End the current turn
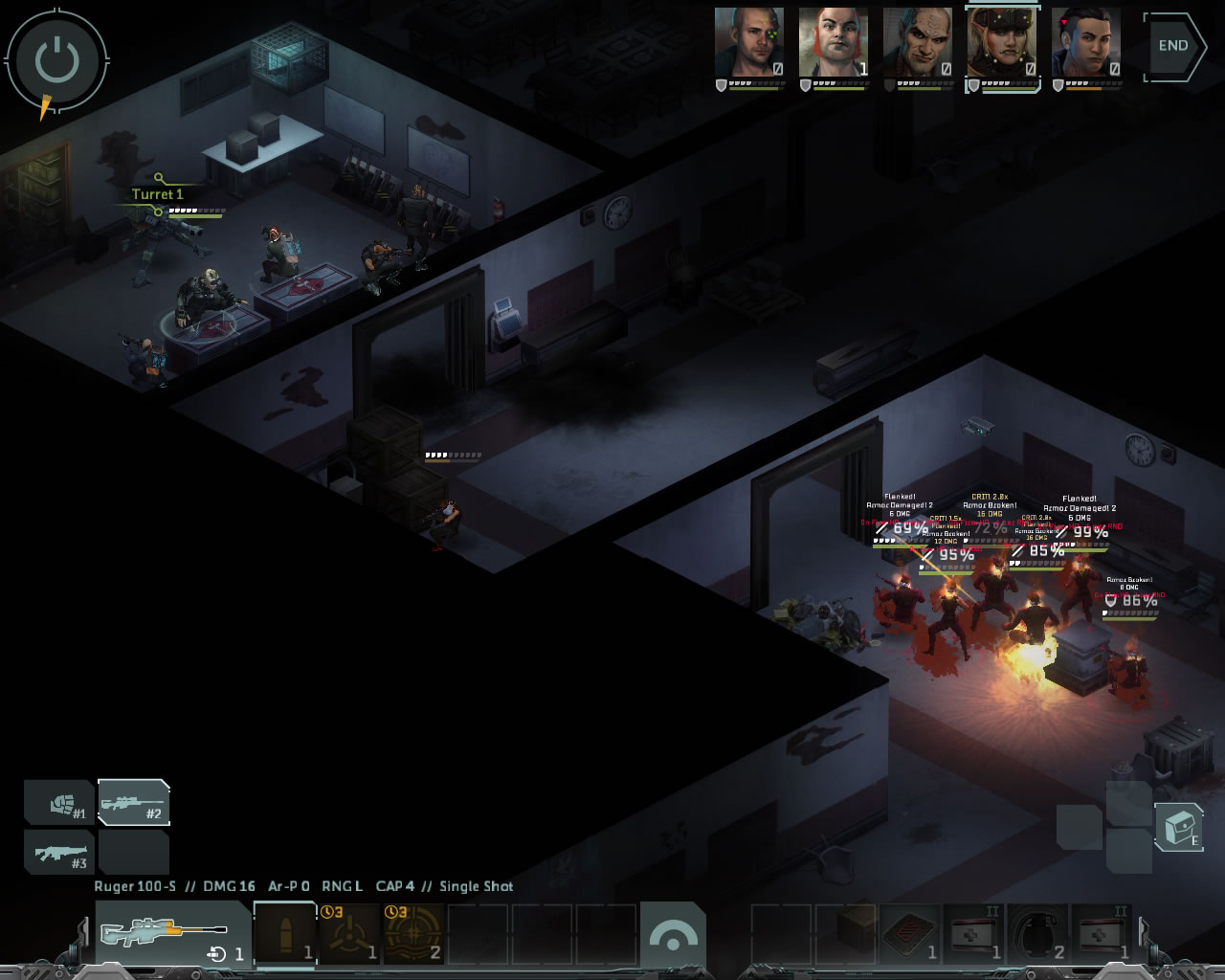This screenshot has height=980, width=1225. [1175, 46]
